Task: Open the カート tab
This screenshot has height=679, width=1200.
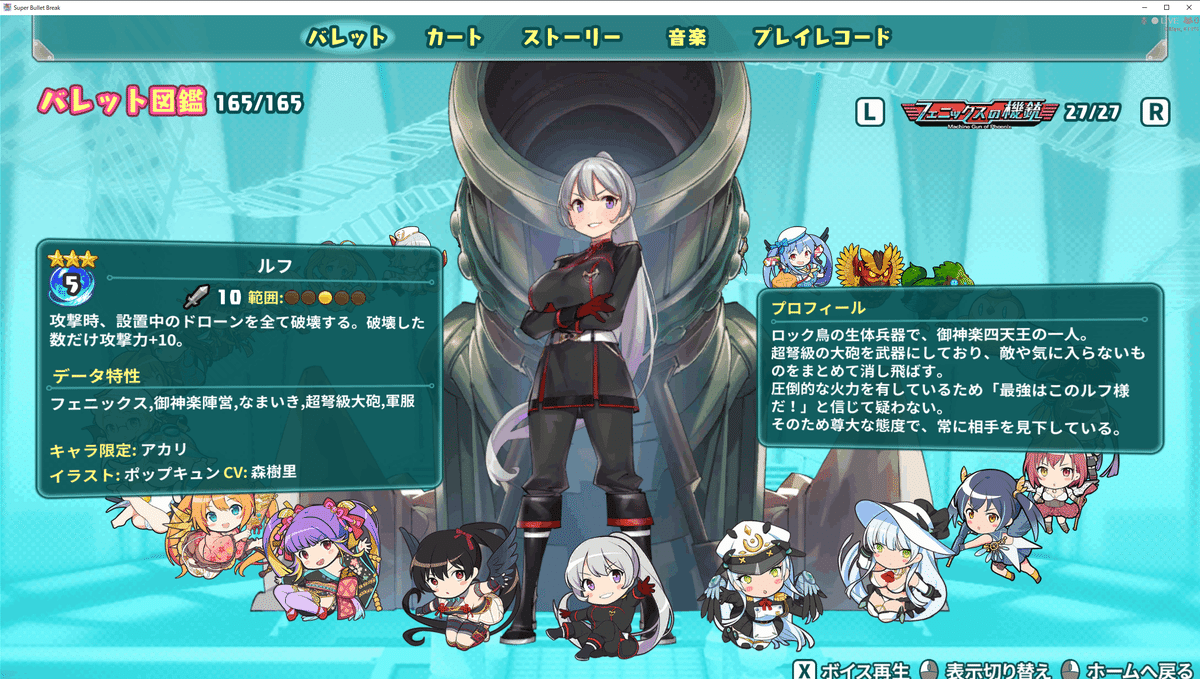Action: [454, 38]
